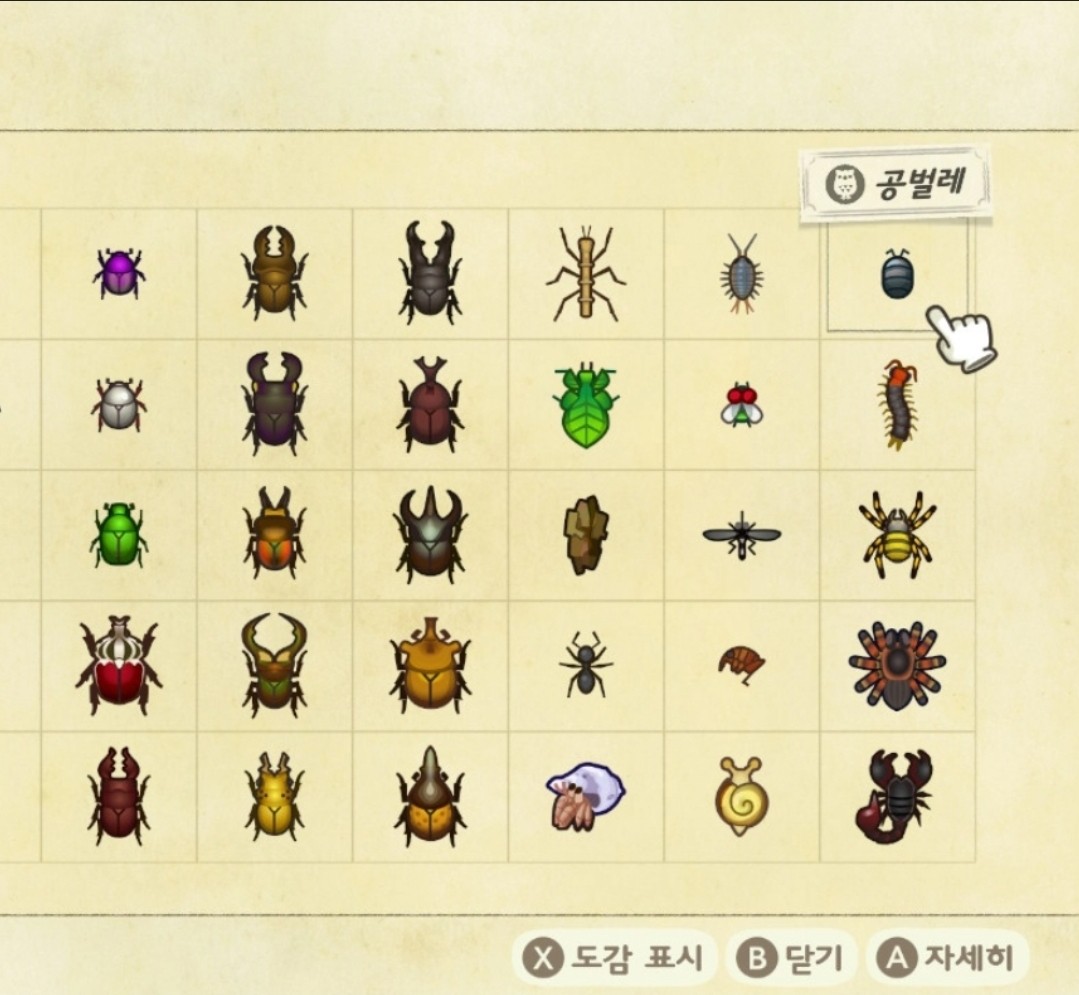
Task: Pick the silver-white beetle entry
Action: click(119, 405)
